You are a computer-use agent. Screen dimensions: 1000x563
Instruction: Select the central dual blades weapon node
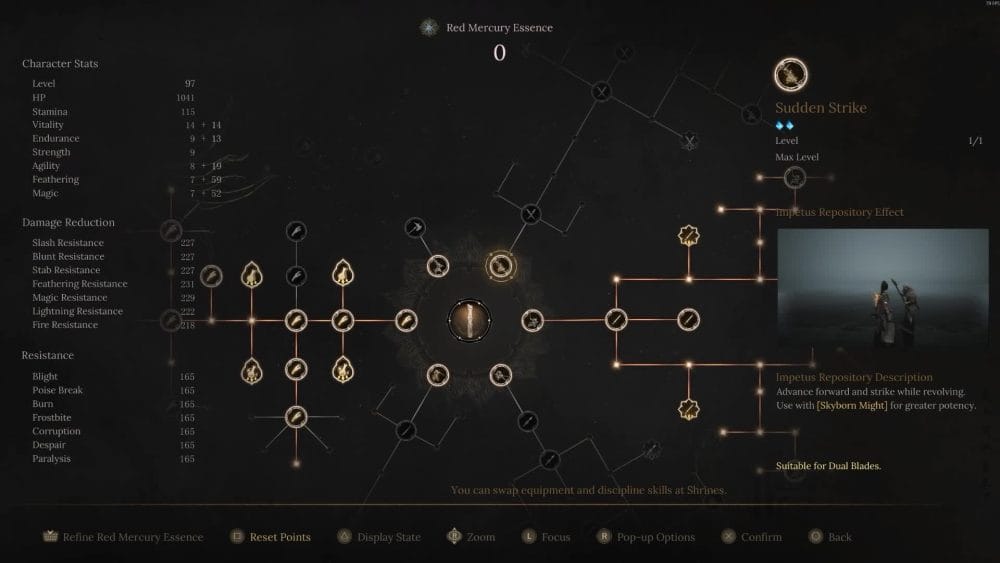pos(469,320)
